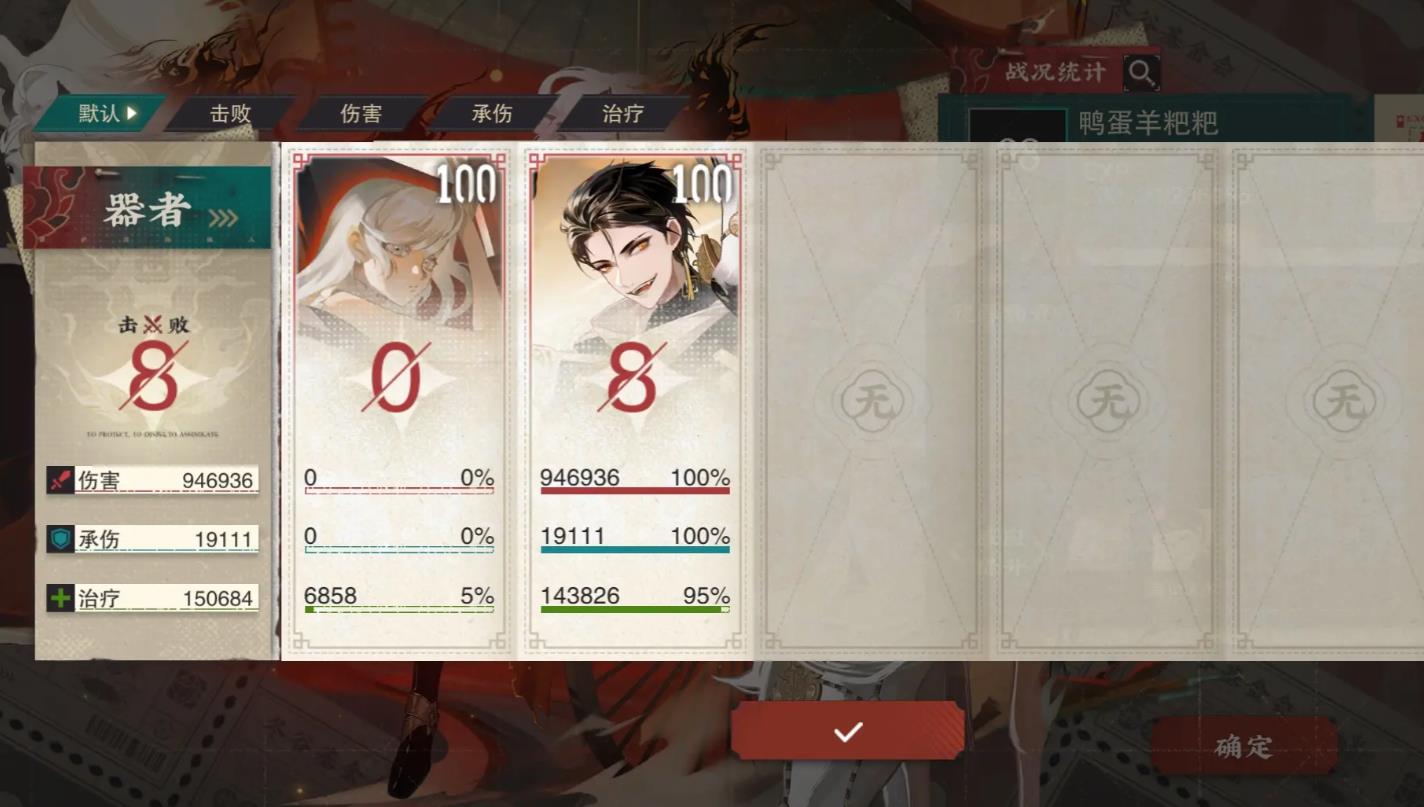
Task: Select the 默认 tab
Action: pos(97,113)
